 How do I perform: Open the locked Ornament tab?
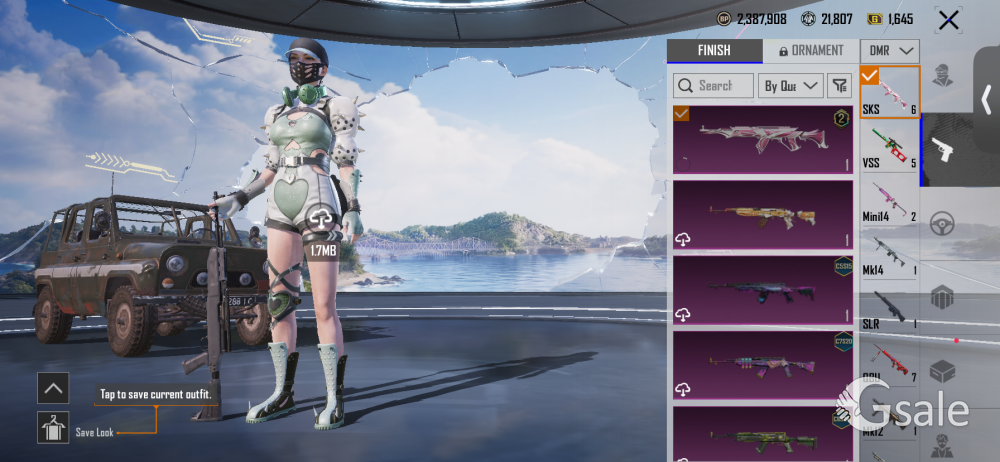(809, 51)
